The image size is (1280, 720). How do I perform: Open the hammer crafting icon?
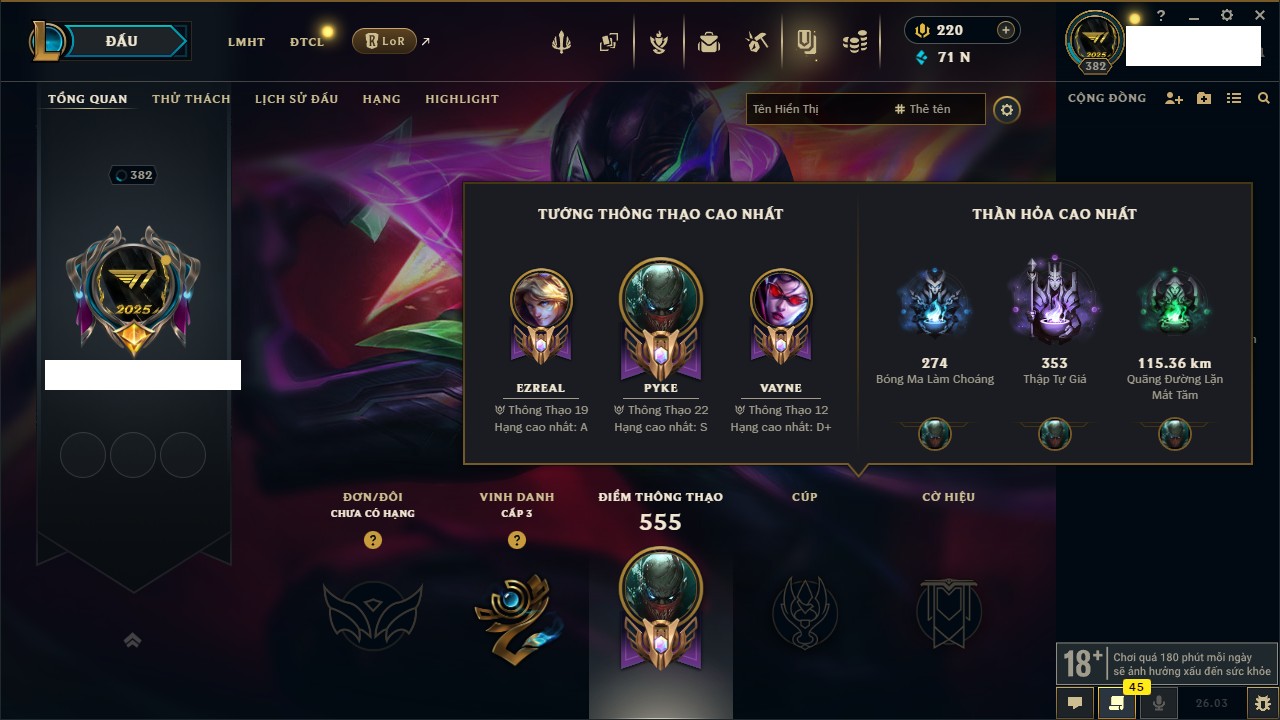757,42
